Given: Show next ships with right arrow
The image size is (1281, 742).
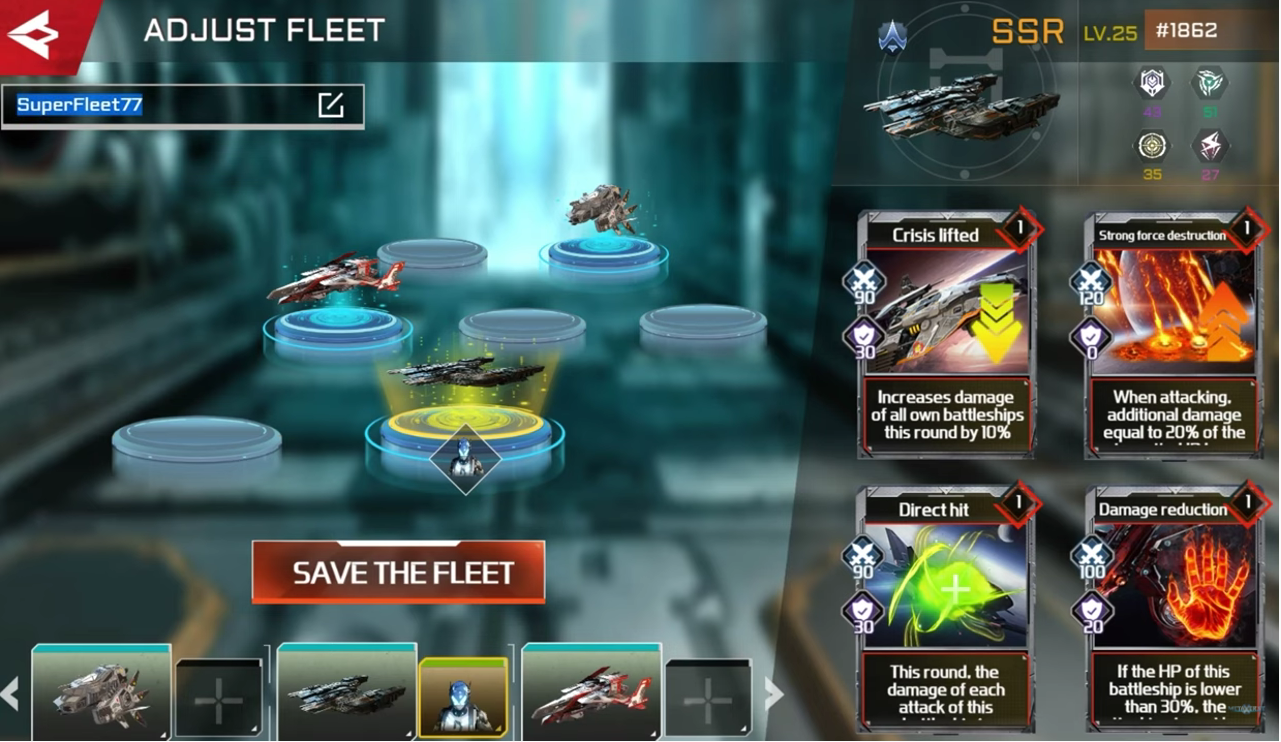Looking at the screenshot, I should 774,693.
